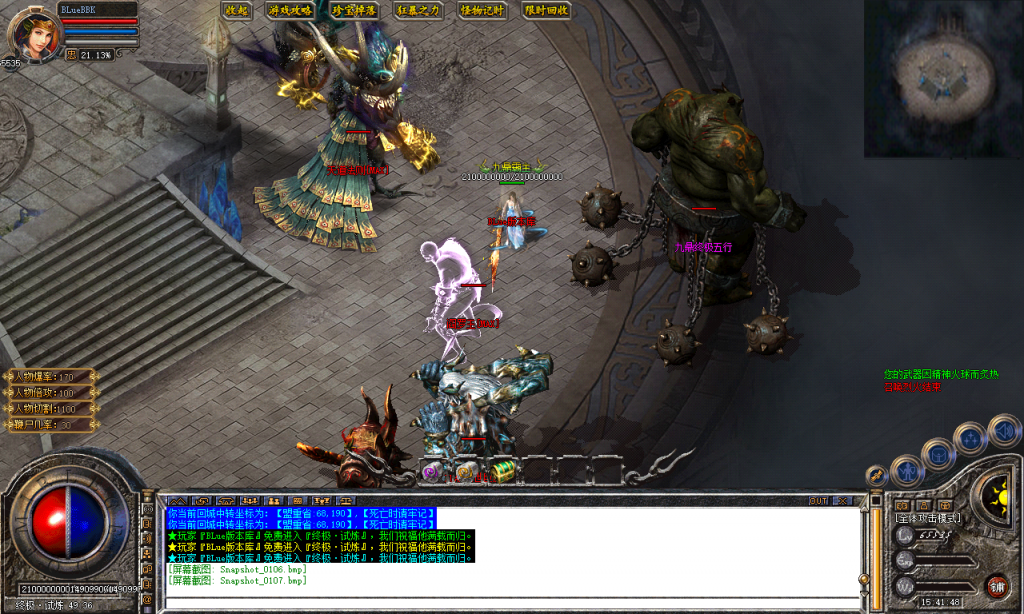Click the player portrait avatar
Viewport: 1024px width, 614px height.
pyautogui.click(x=35, y=32)
